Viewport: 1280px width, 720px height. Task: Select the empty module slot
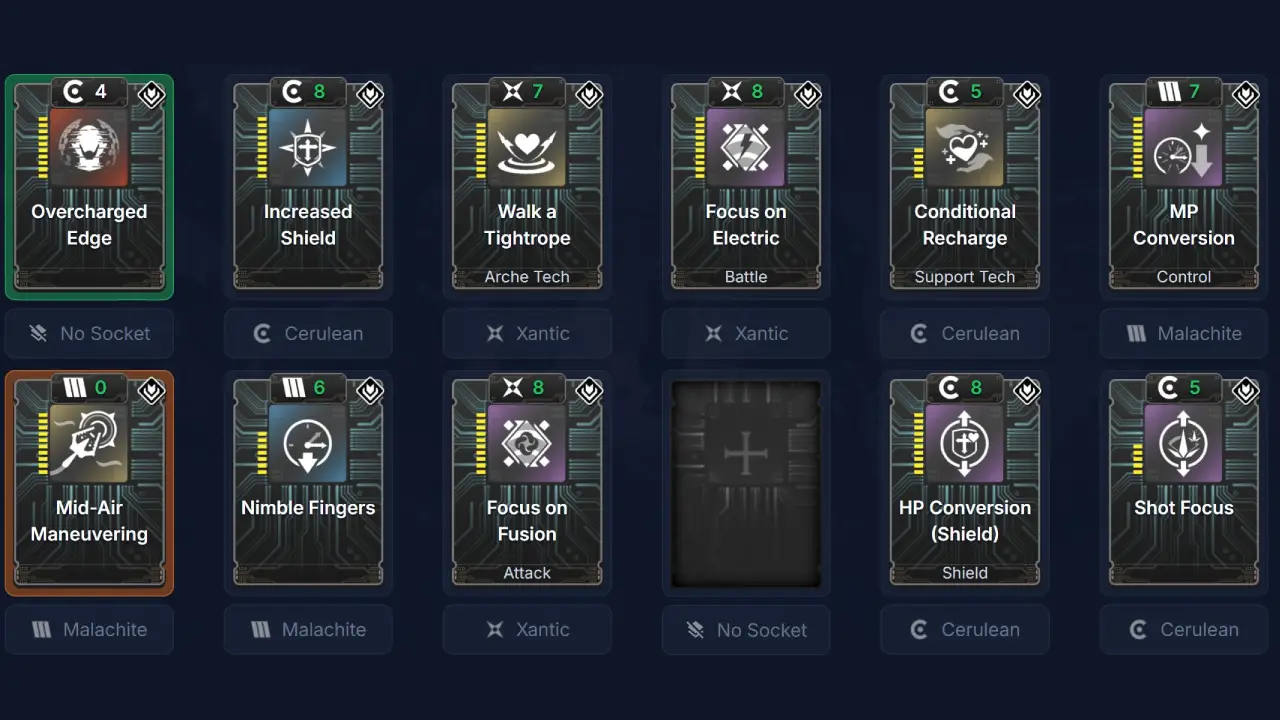point(746,483)
